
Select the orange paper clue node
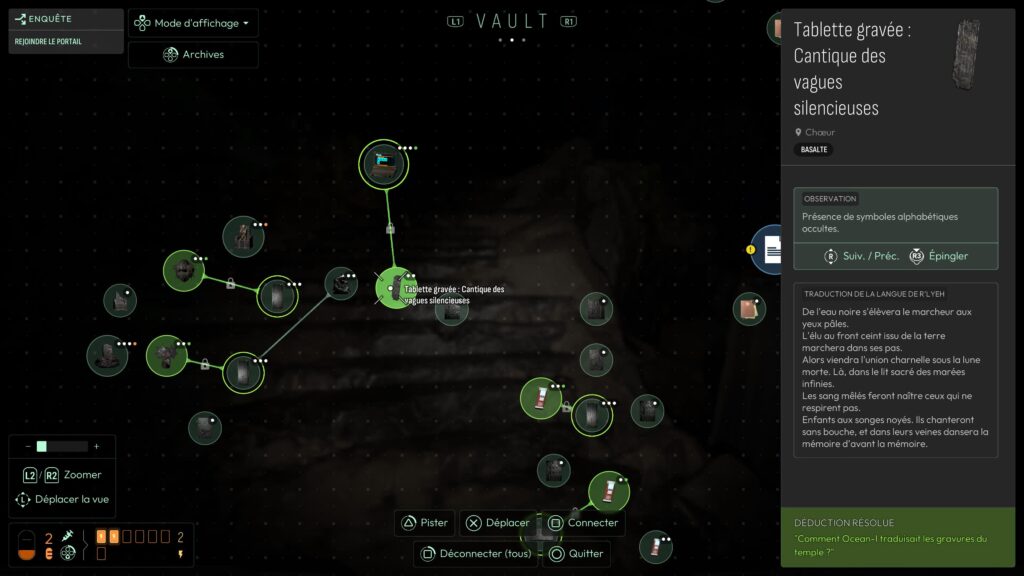click(748, 308)
